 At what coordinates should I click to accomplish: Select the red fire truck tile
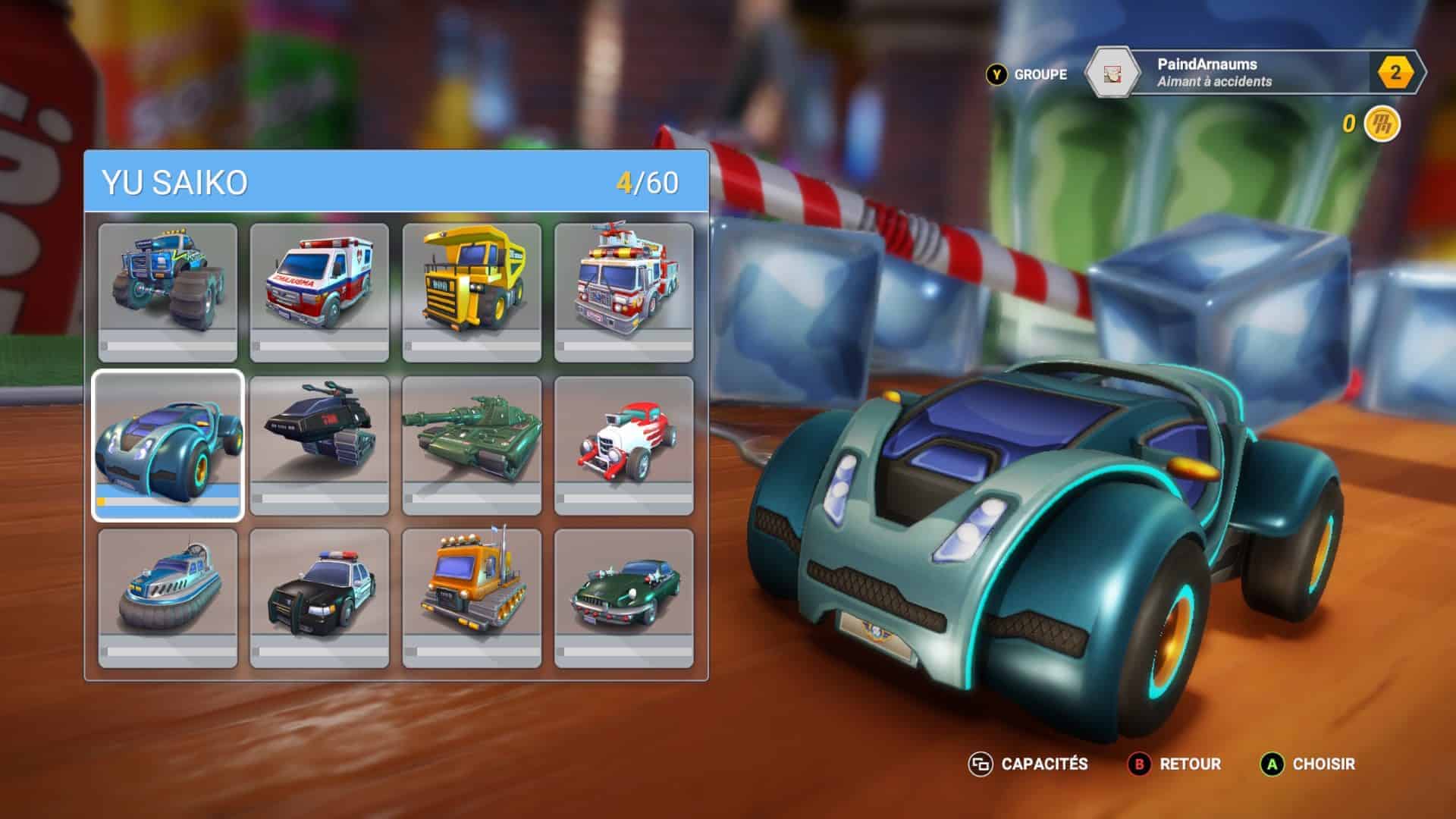click(x=624, y=293)
